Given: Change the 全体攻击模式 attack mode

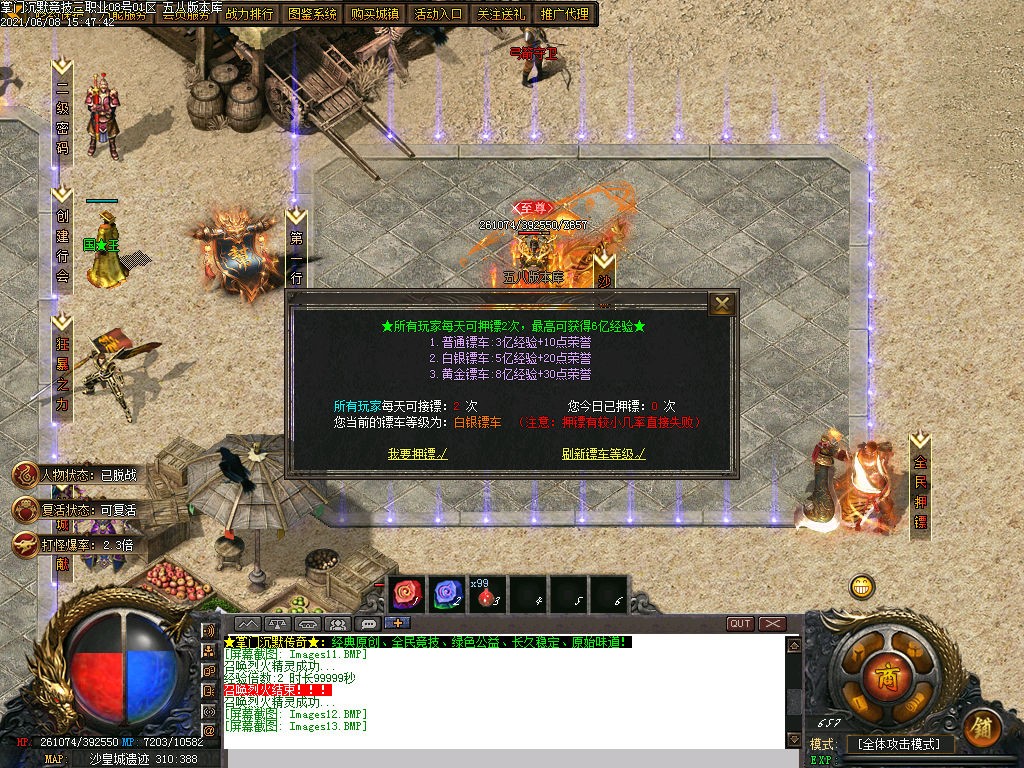Looking at the screenshot, I should pos(899,745).
